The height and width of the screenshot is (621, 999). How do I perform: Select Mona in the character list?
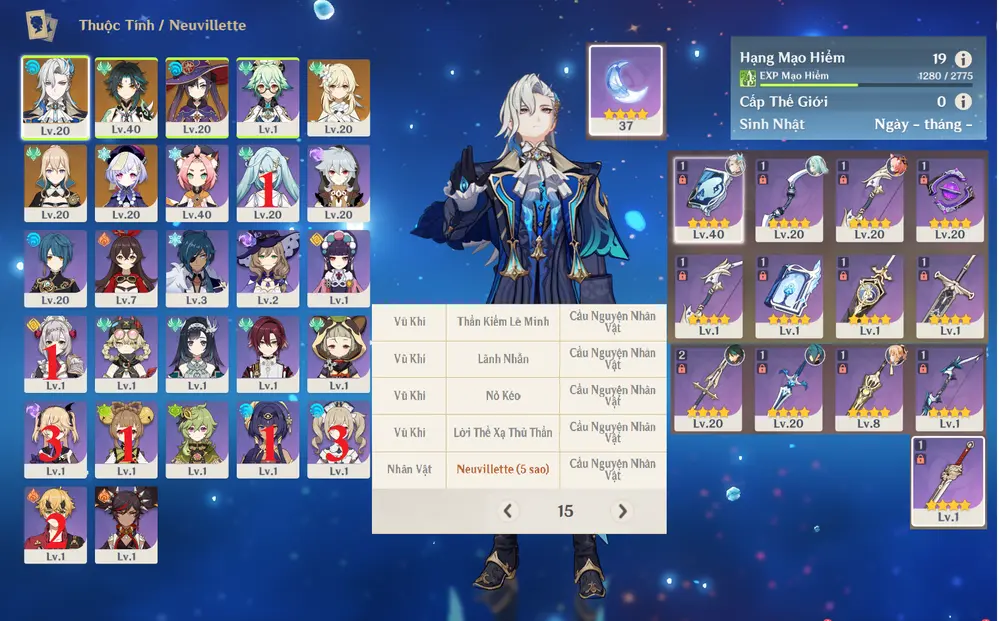pos(197,96)
